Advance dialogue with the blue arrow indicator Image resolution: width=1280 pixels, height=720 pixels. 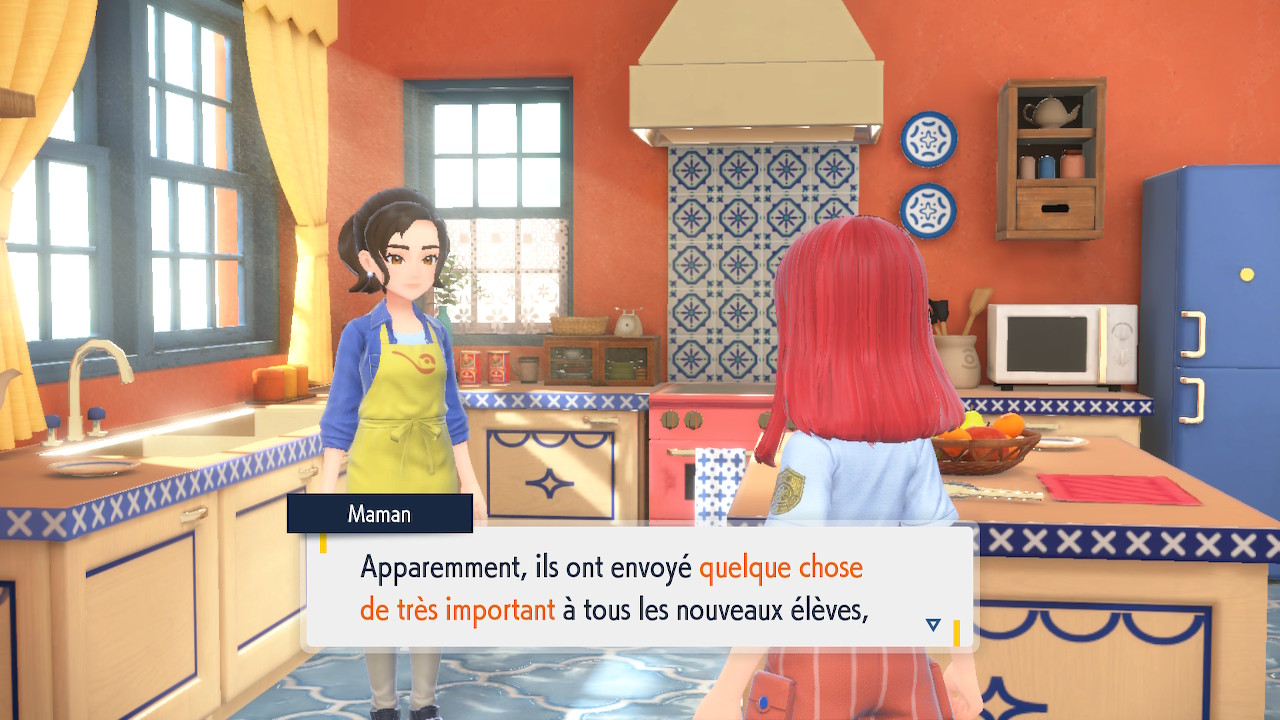point(933,625)
